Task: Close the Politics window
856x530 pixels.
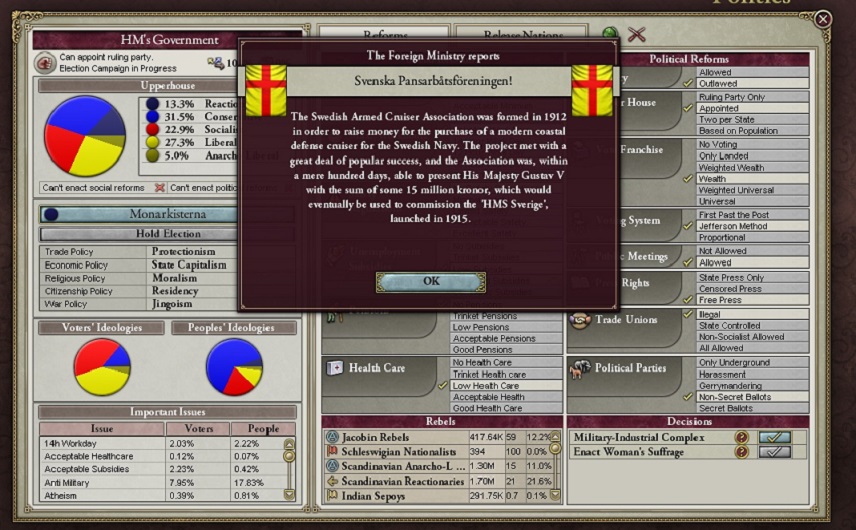Action: tap(822, 19)
